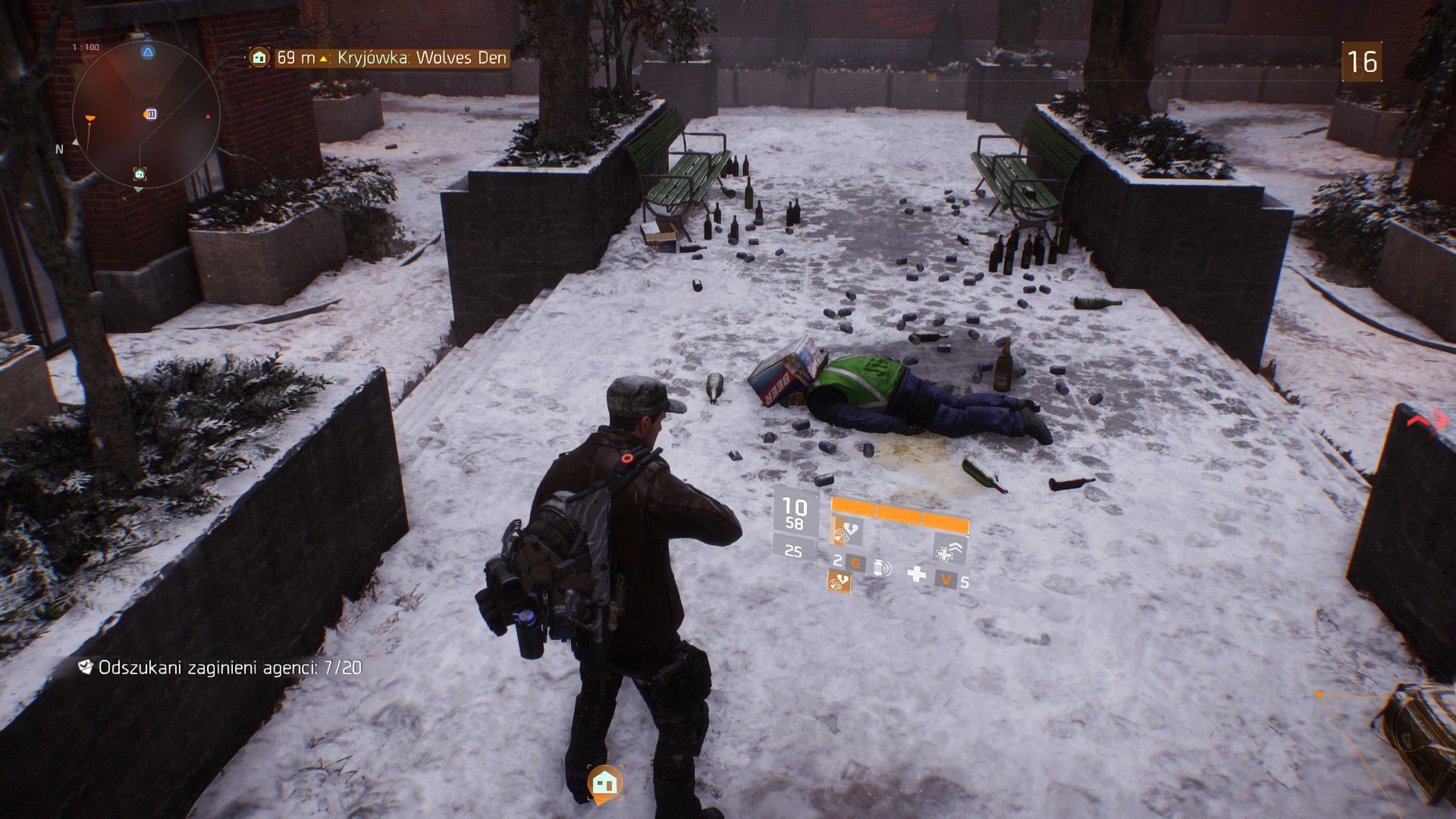Click the blue triangle marker on the minimap
This screenshot has width=1456, height=819.
click(x=148, y=52)
